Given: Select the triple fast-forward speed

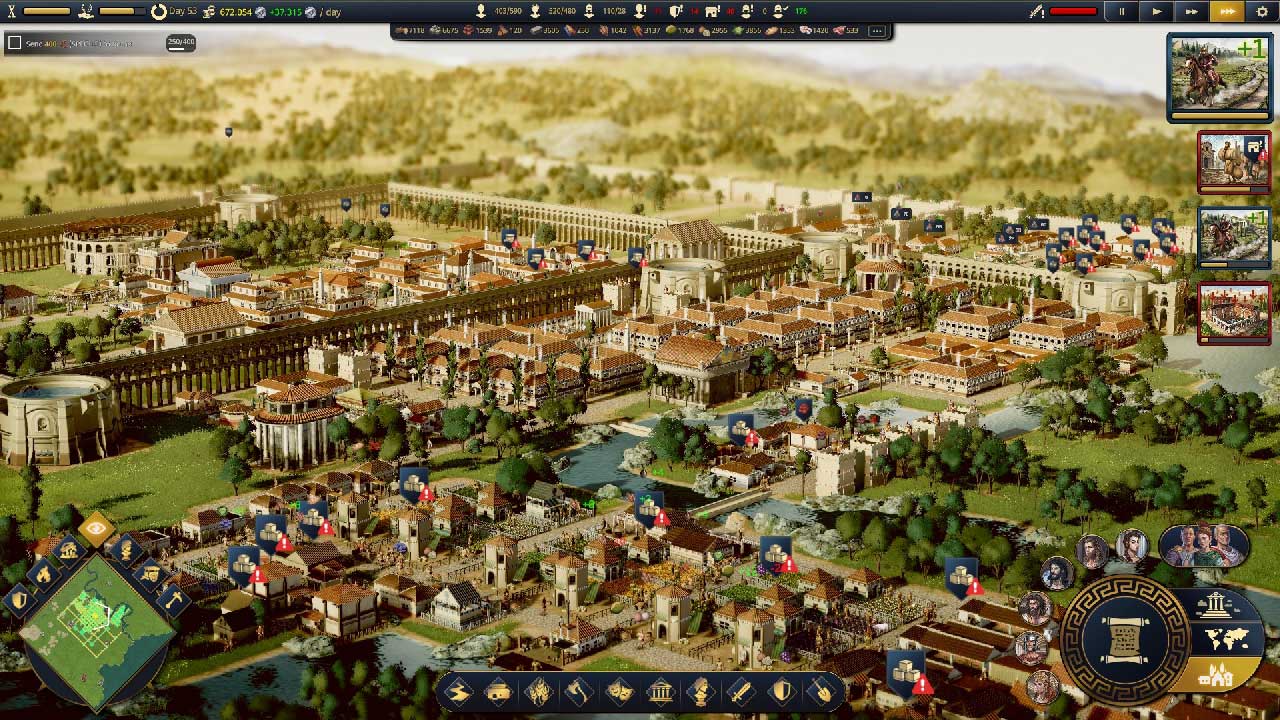Looking at the screenshot, I should (x=1226, y=12).
